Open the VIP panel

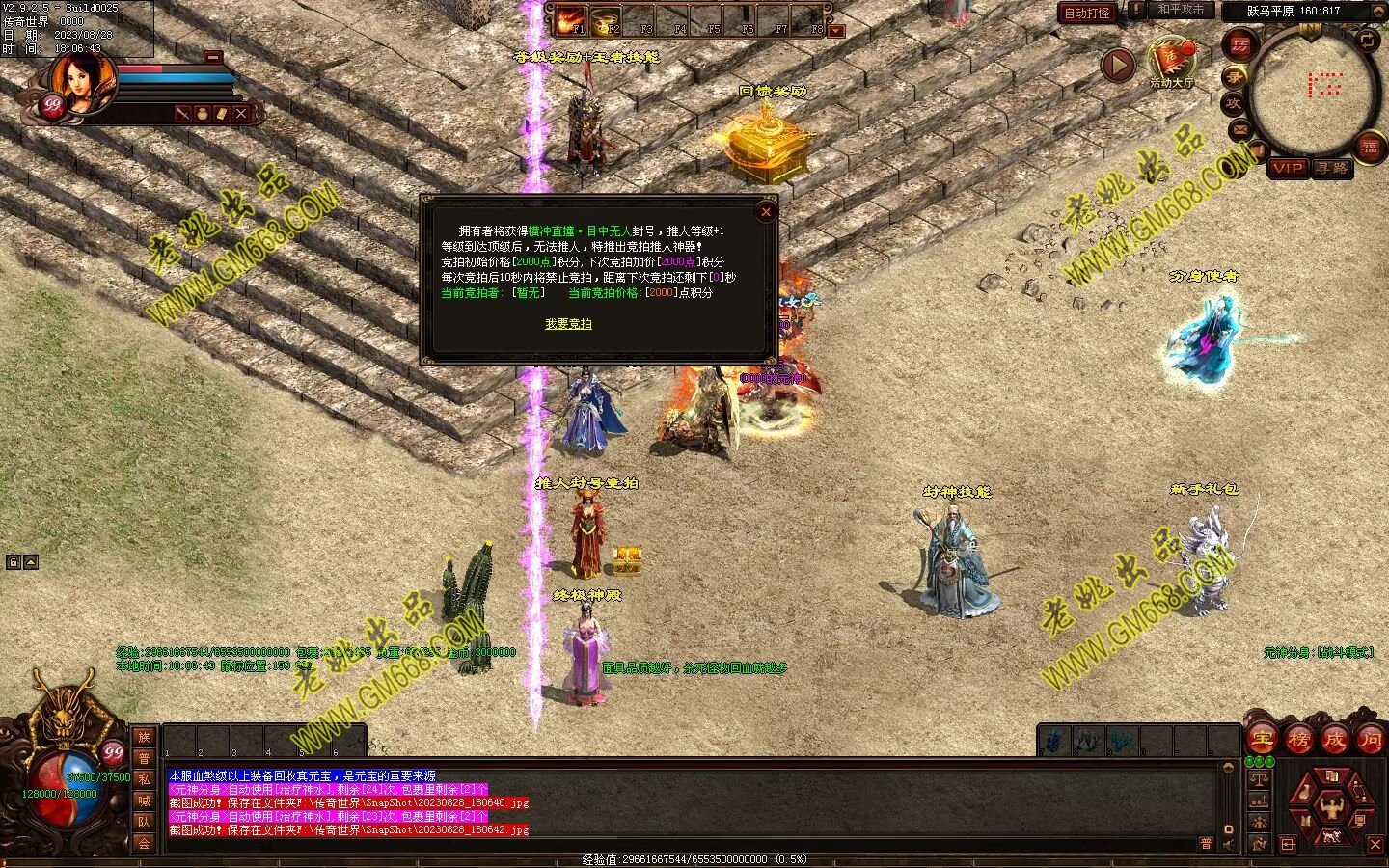click(x=1287, y=168)
